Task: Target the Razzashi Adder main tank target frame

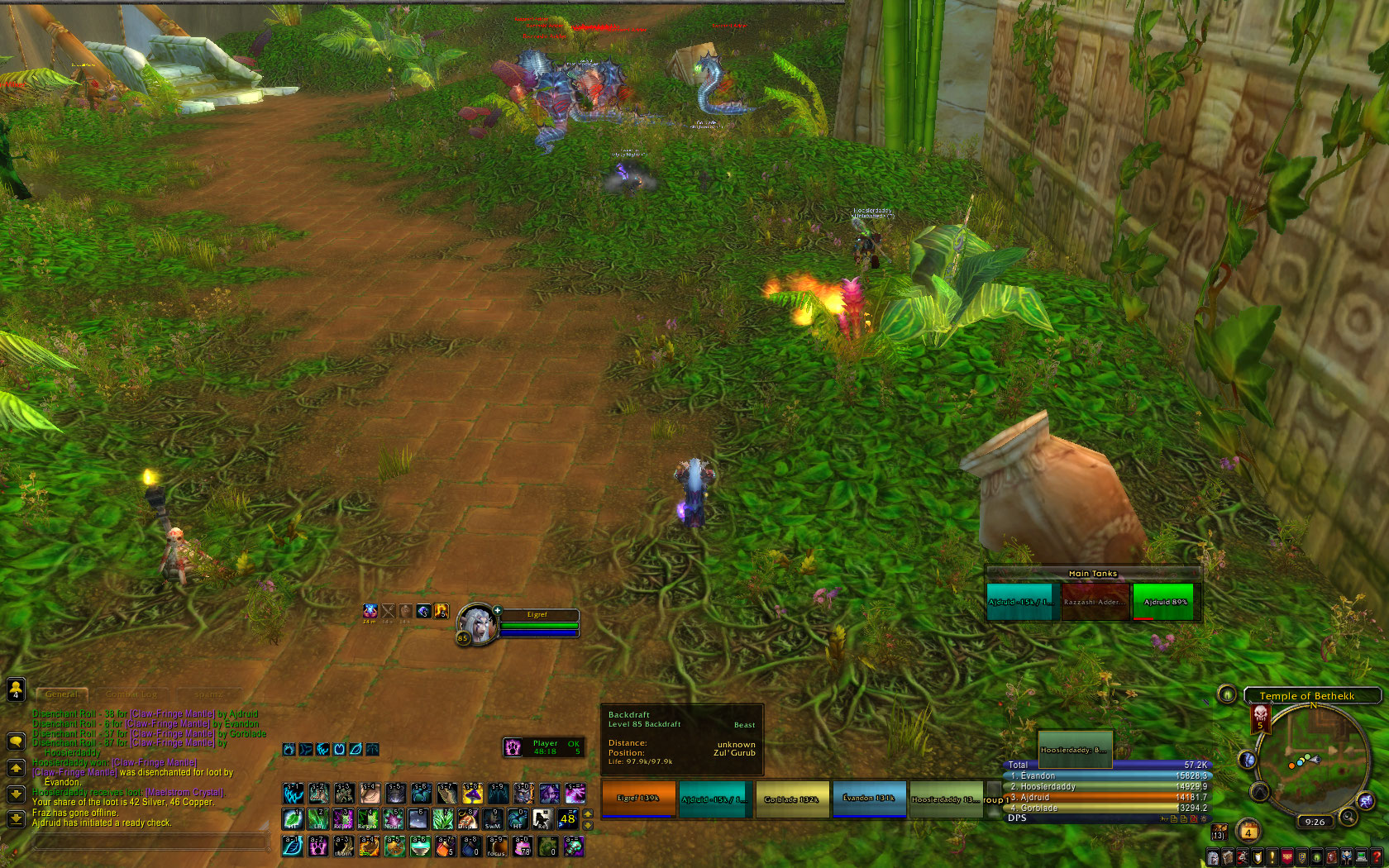Action: point(1095,602)
